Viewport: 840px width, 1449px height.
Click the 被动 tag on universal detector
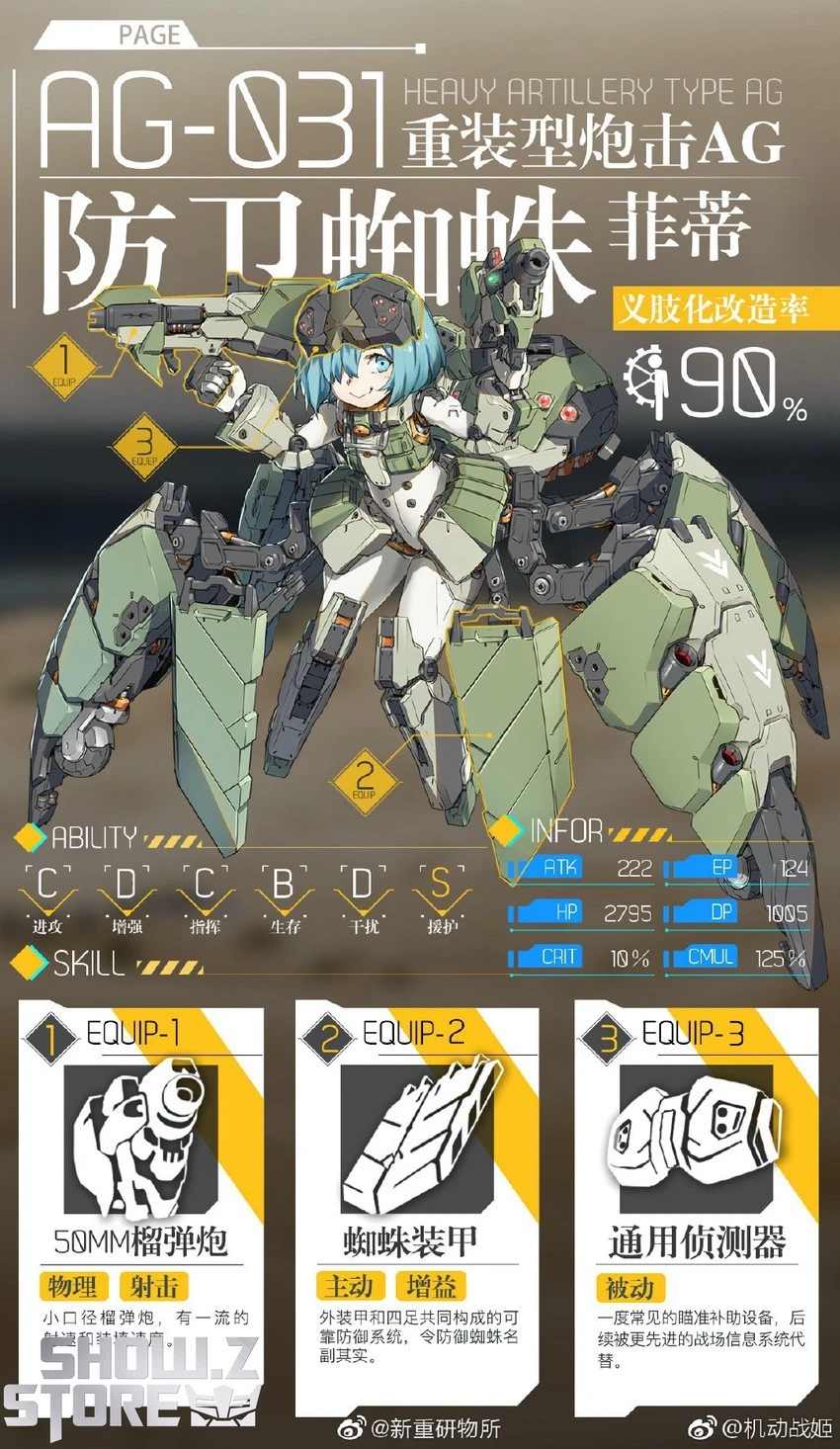coord(630,1287)
